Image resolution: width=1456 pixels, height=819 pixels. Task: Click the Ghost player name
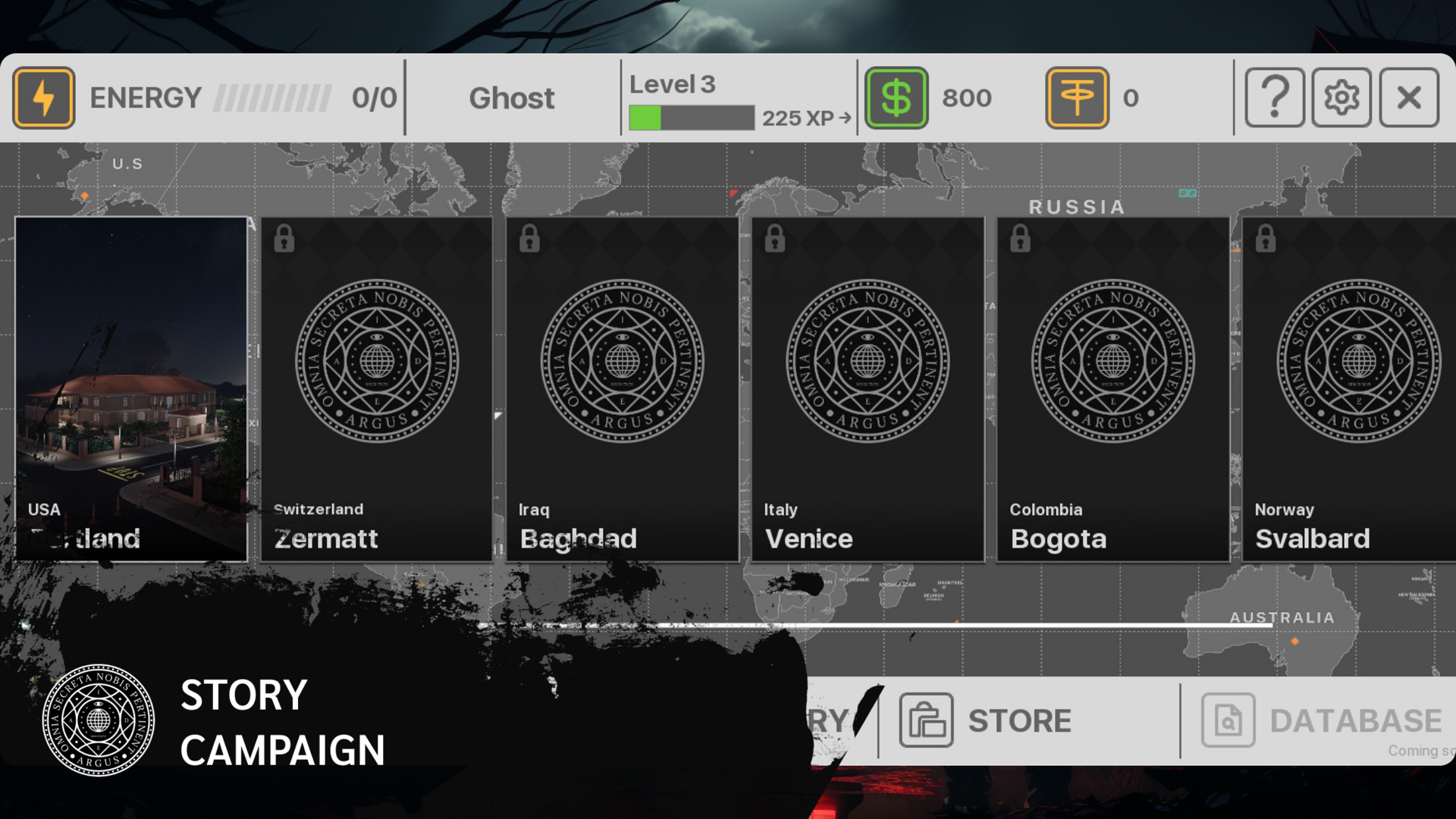point(512,97)
